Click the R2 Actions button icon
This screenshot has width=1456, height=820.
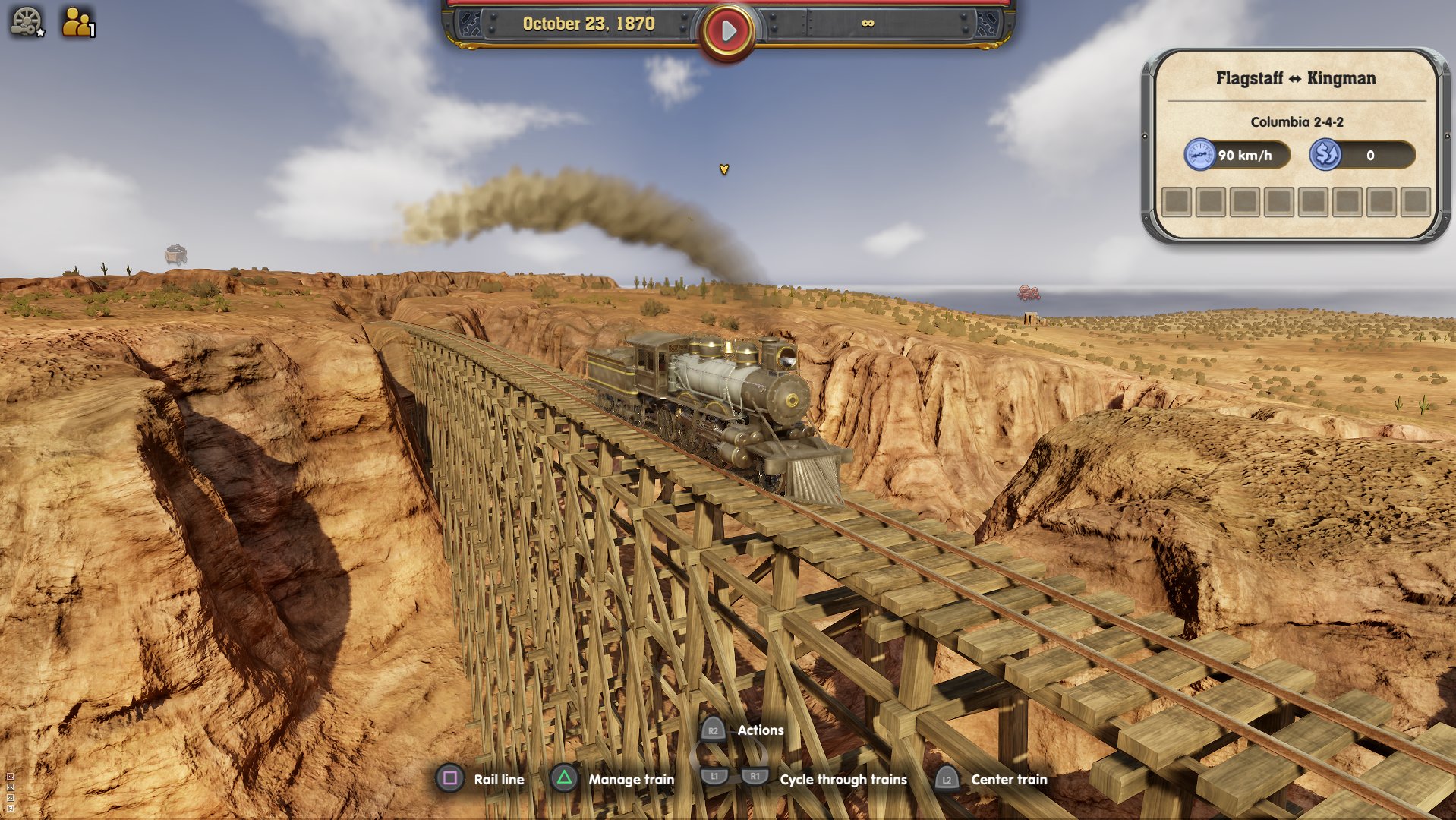(712, 730)
